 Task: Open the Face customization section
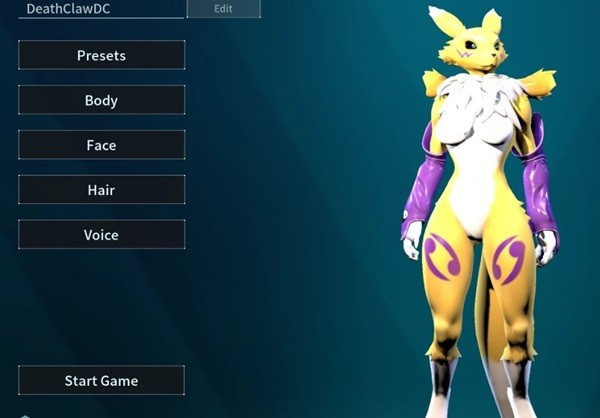tap(101, 145)
